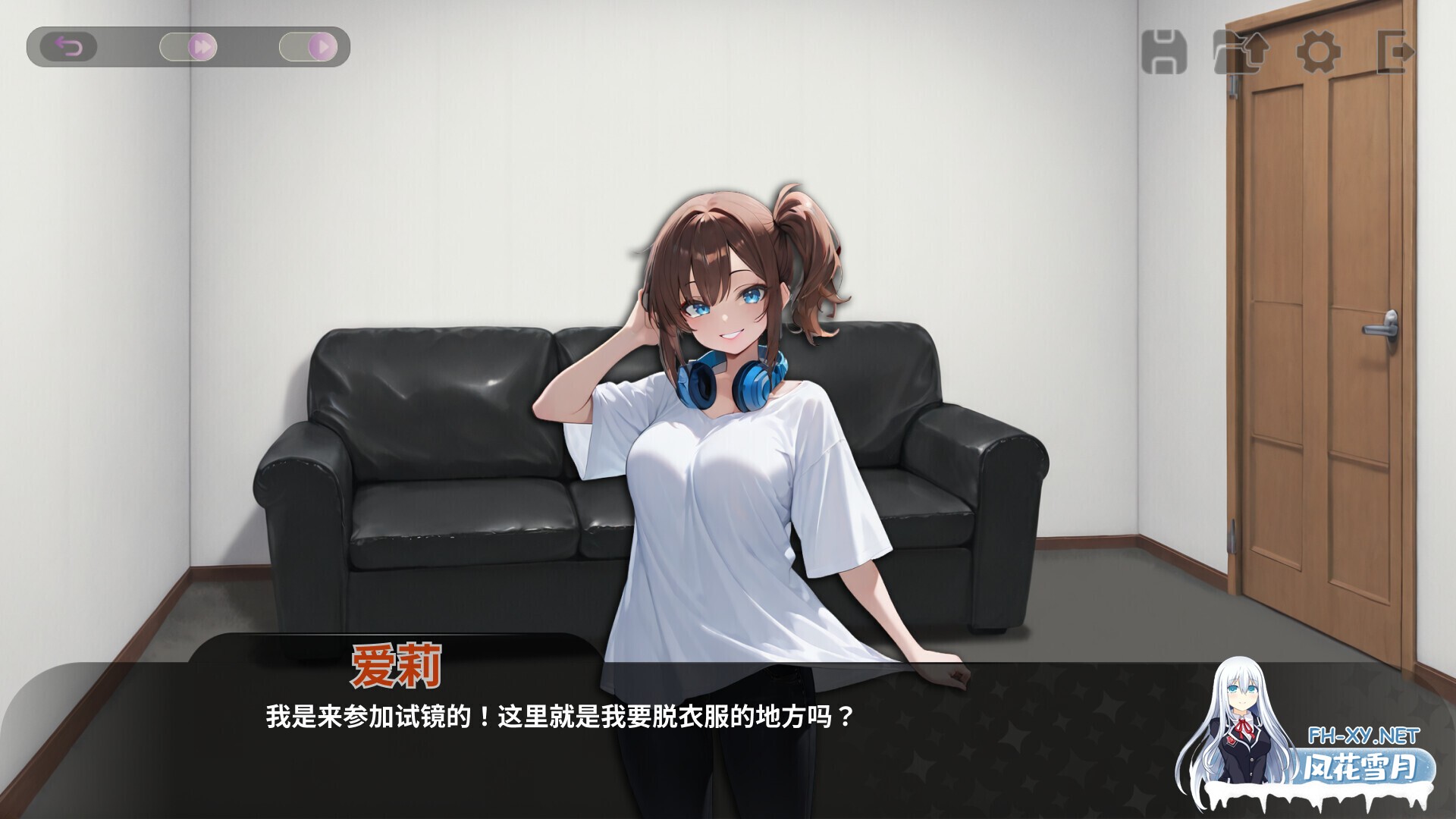Click the fast-forward arrows icon on the skip switch

[203, 45]
